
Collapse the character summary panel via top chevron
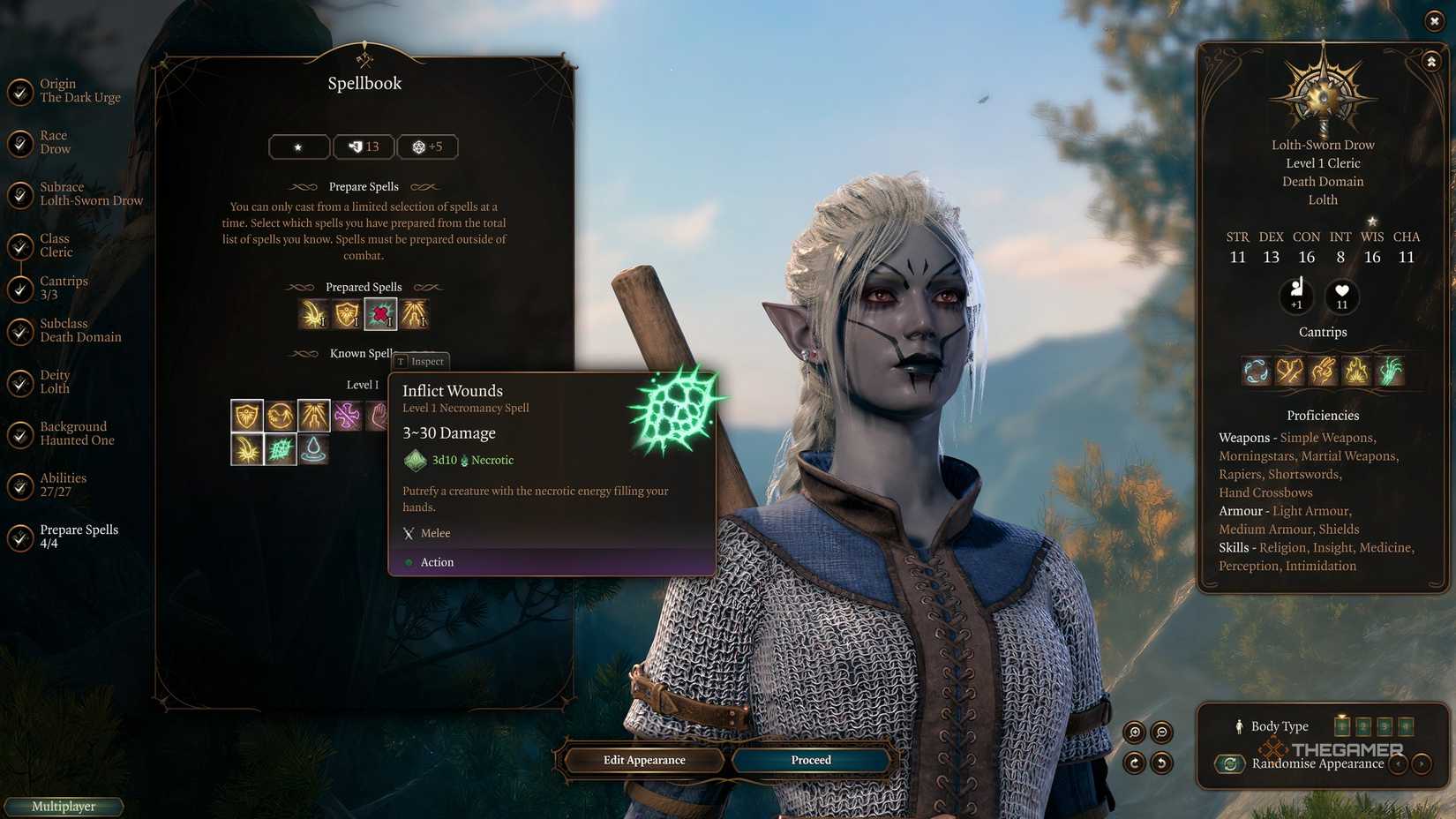(x=1431, y=61)
